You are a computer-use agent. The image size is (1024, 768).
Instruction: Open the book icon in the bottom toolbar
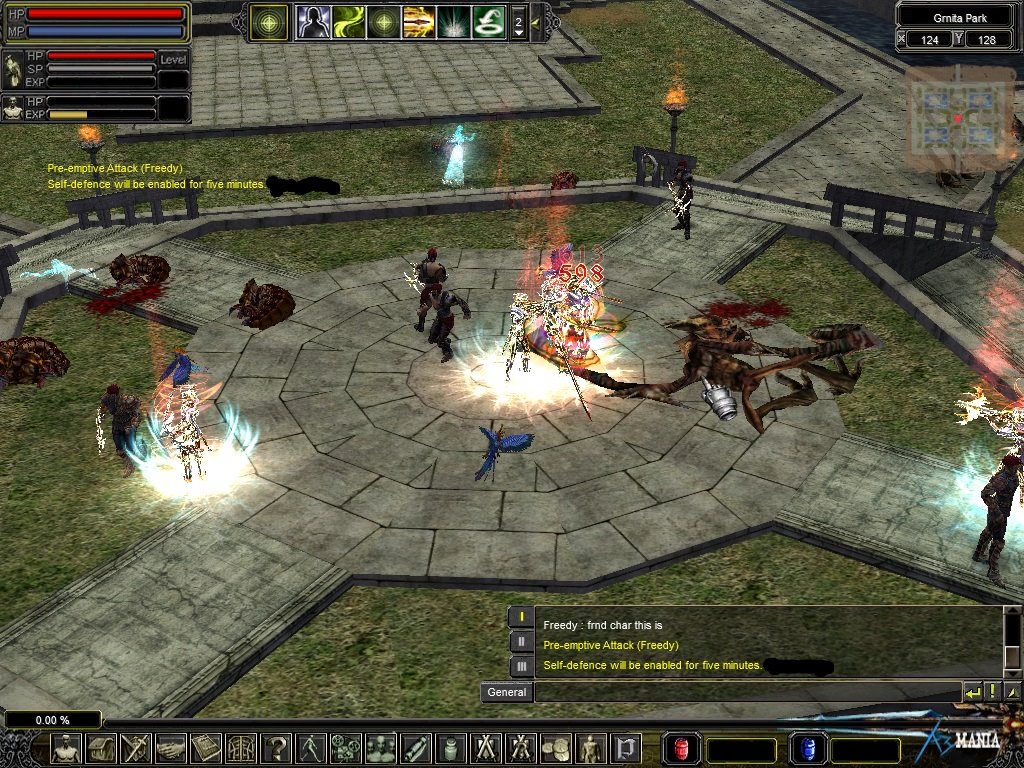pyautogui.click(x=206, y=748)
